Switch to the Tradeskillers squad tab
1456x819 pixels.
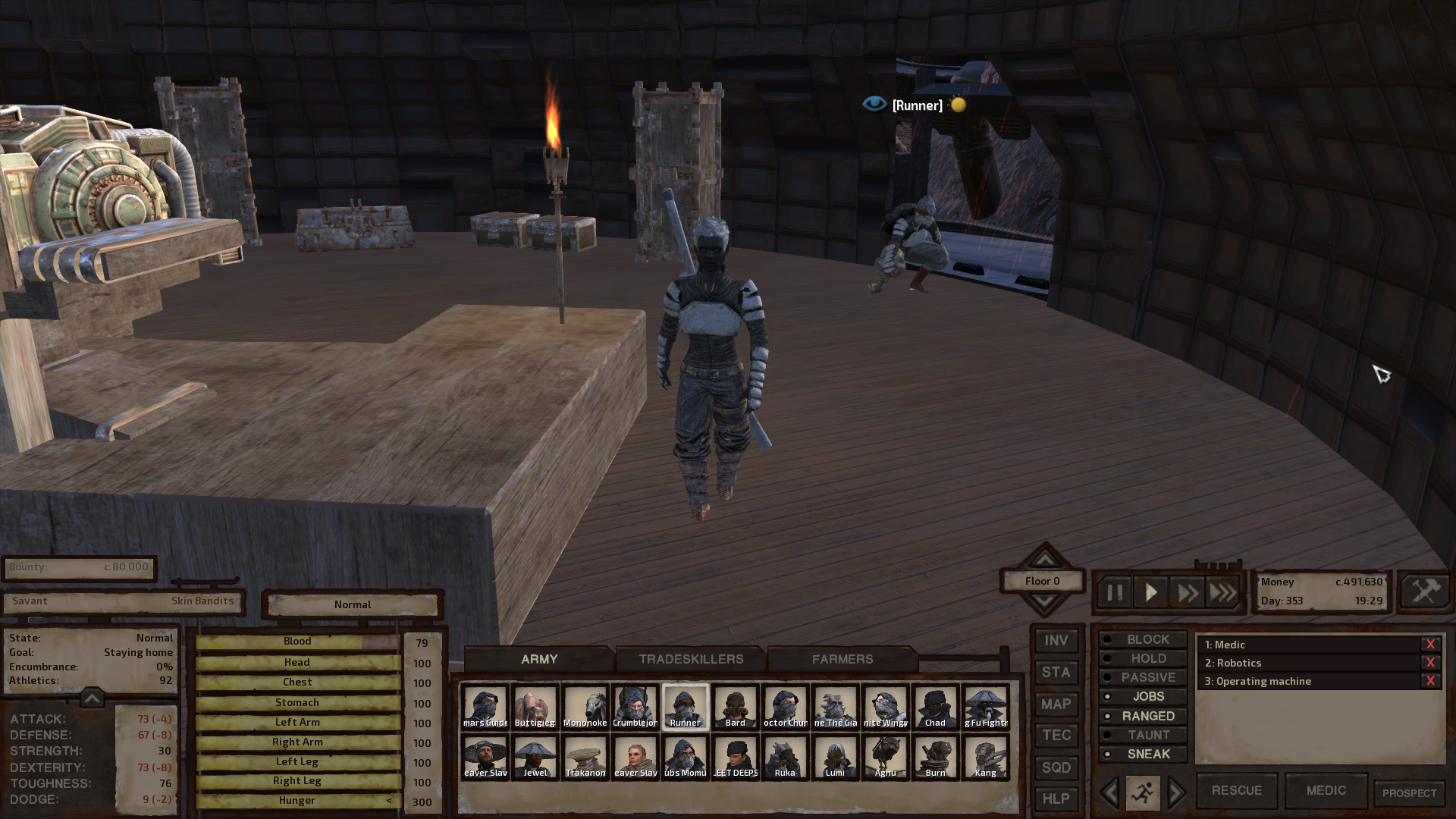pyautogui.click(x=691, y=659)
